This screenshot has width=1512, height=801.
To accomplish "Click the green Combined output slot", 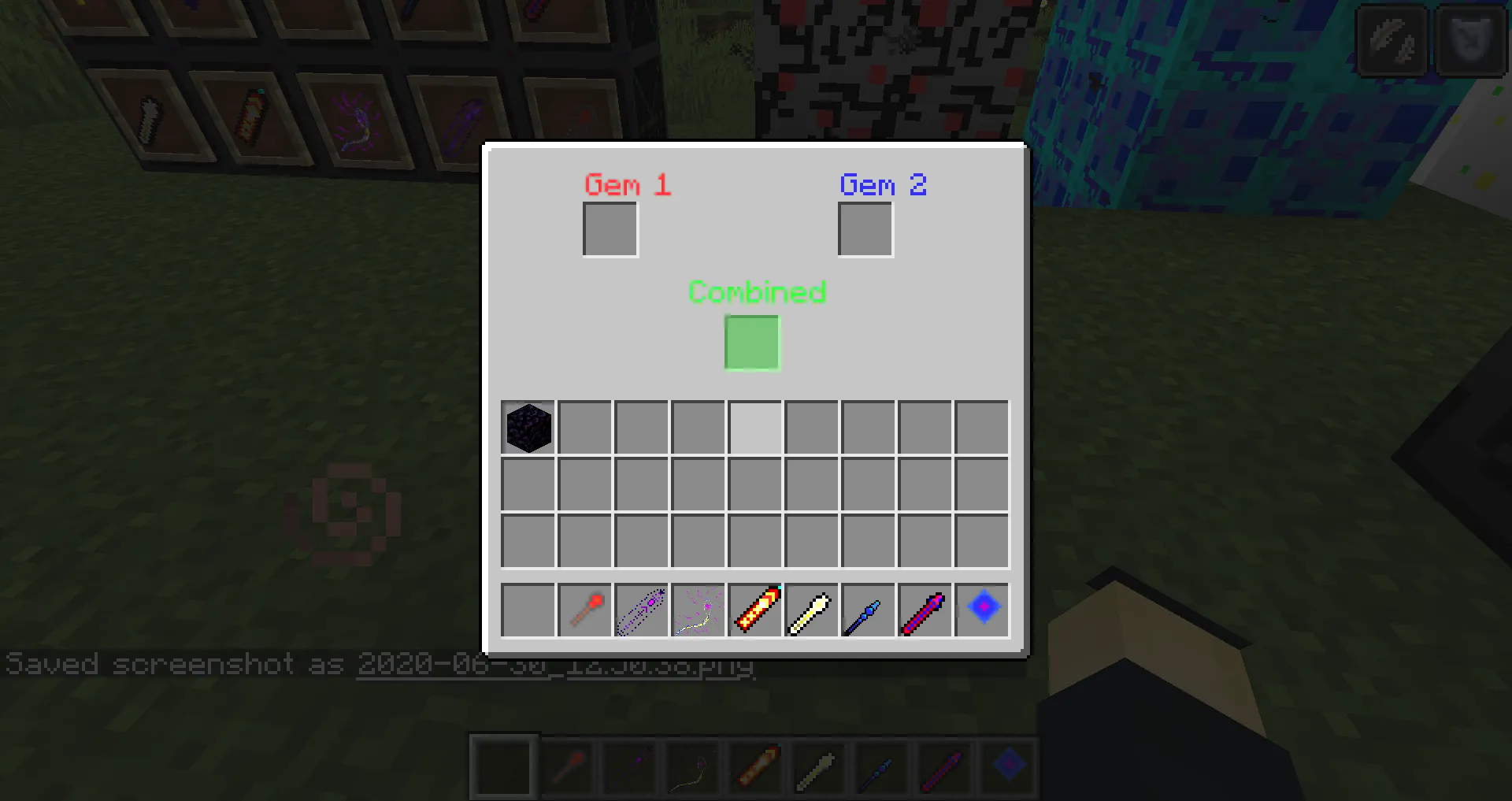I will [751, 343].
